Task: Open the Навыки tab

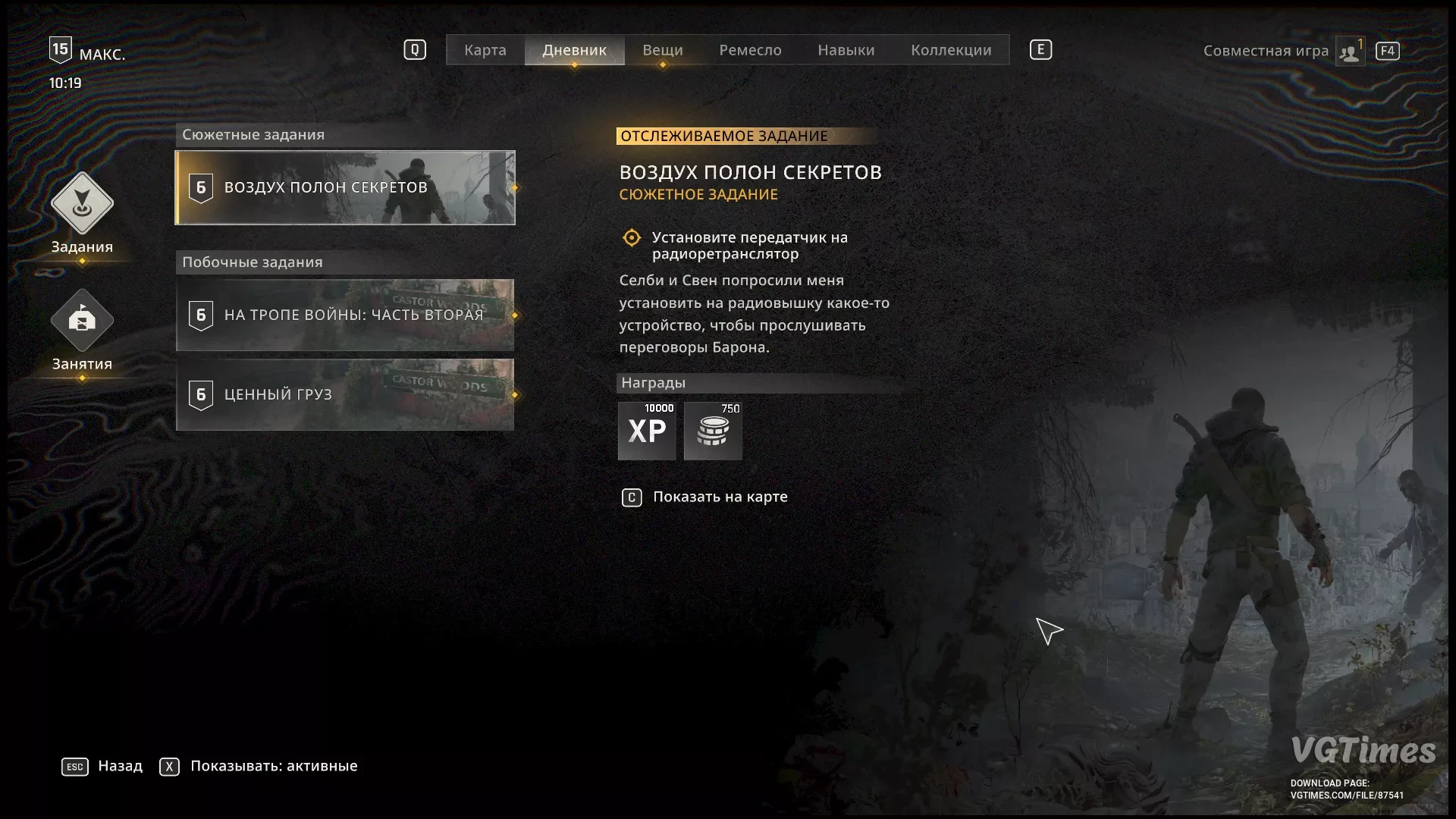Action: tap(846, 50)
